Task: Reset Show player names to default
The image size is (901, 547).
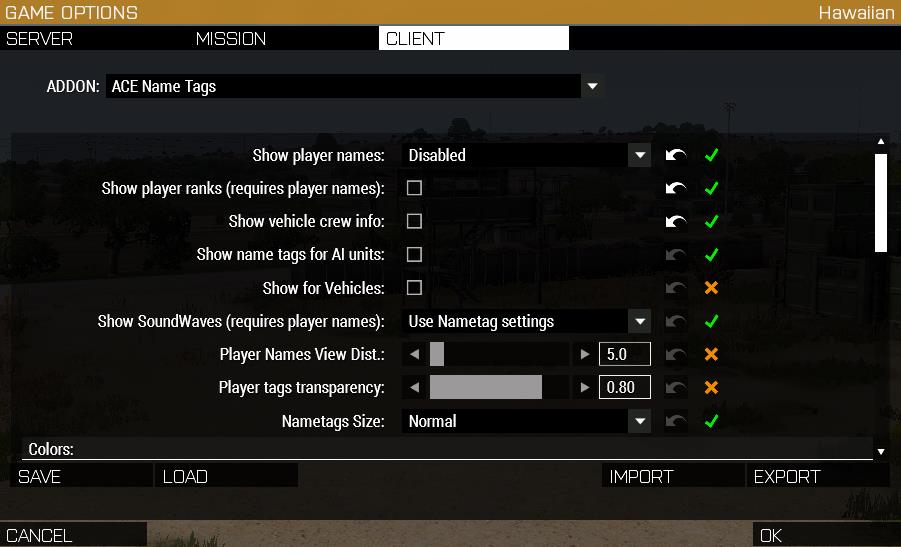Action: point(677,155)
